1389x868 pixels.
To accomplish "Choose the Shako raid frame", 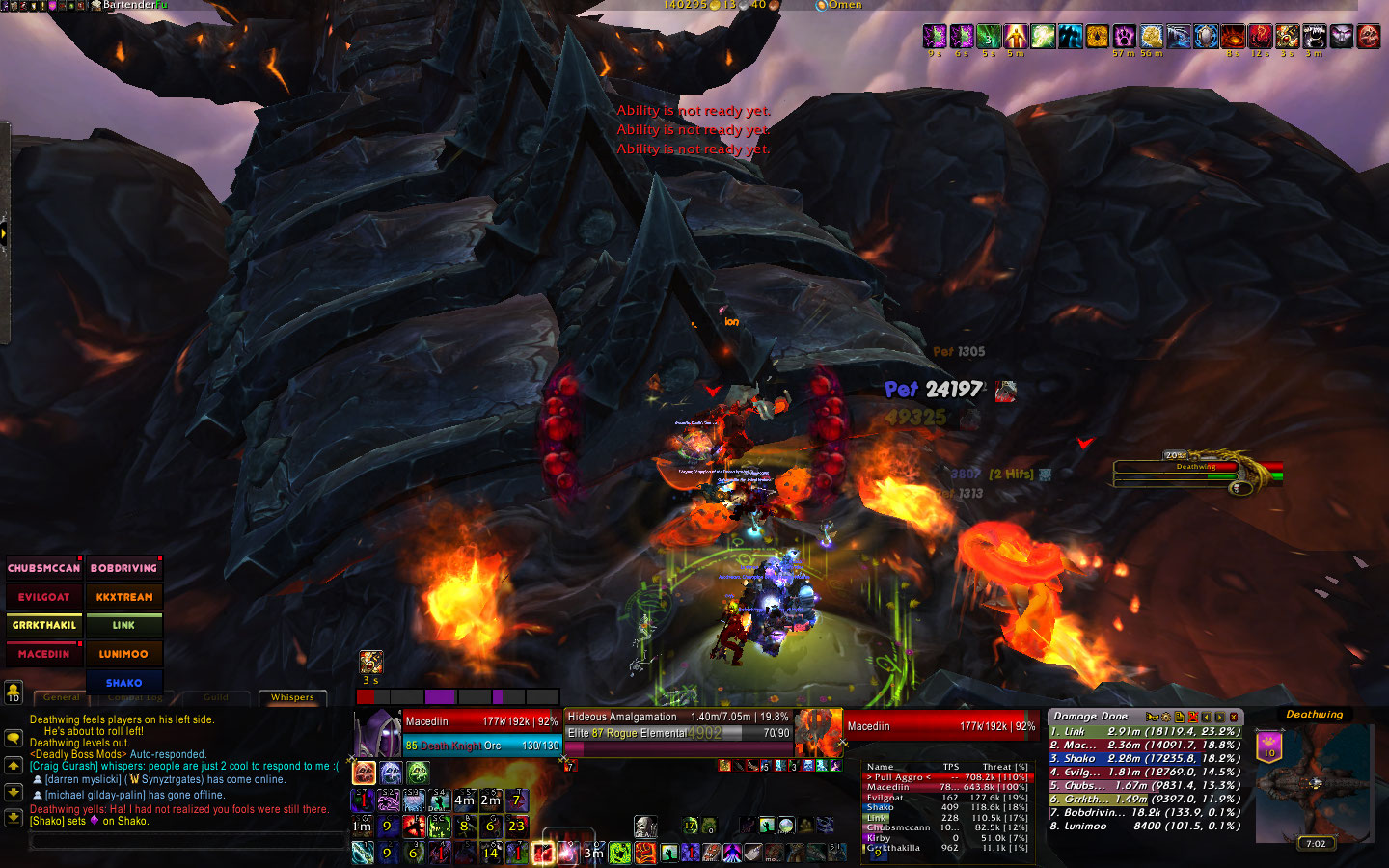I will 123,682.
